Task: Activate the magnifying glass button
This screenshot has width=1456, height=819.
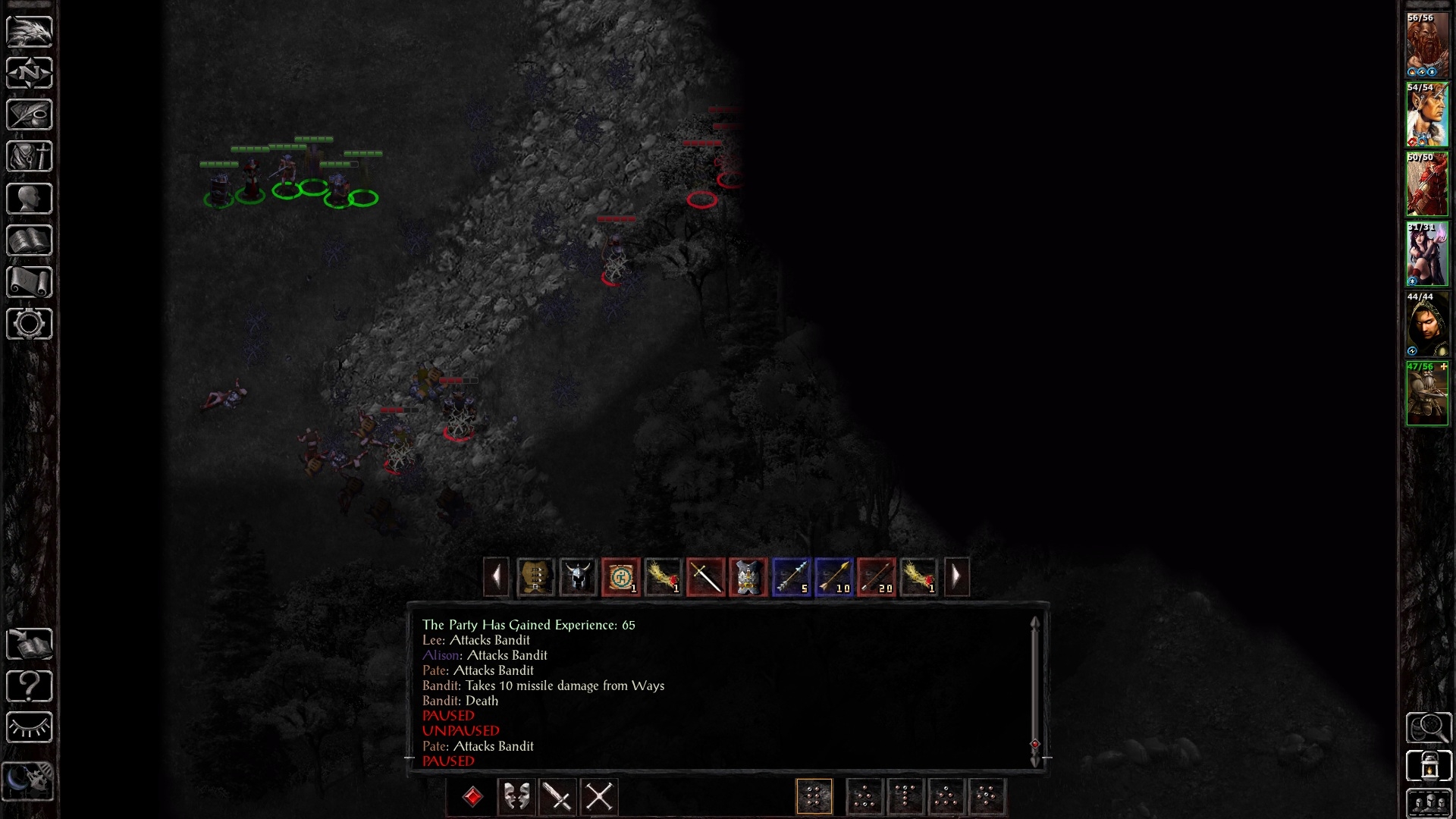Action: pos(1429,728)
